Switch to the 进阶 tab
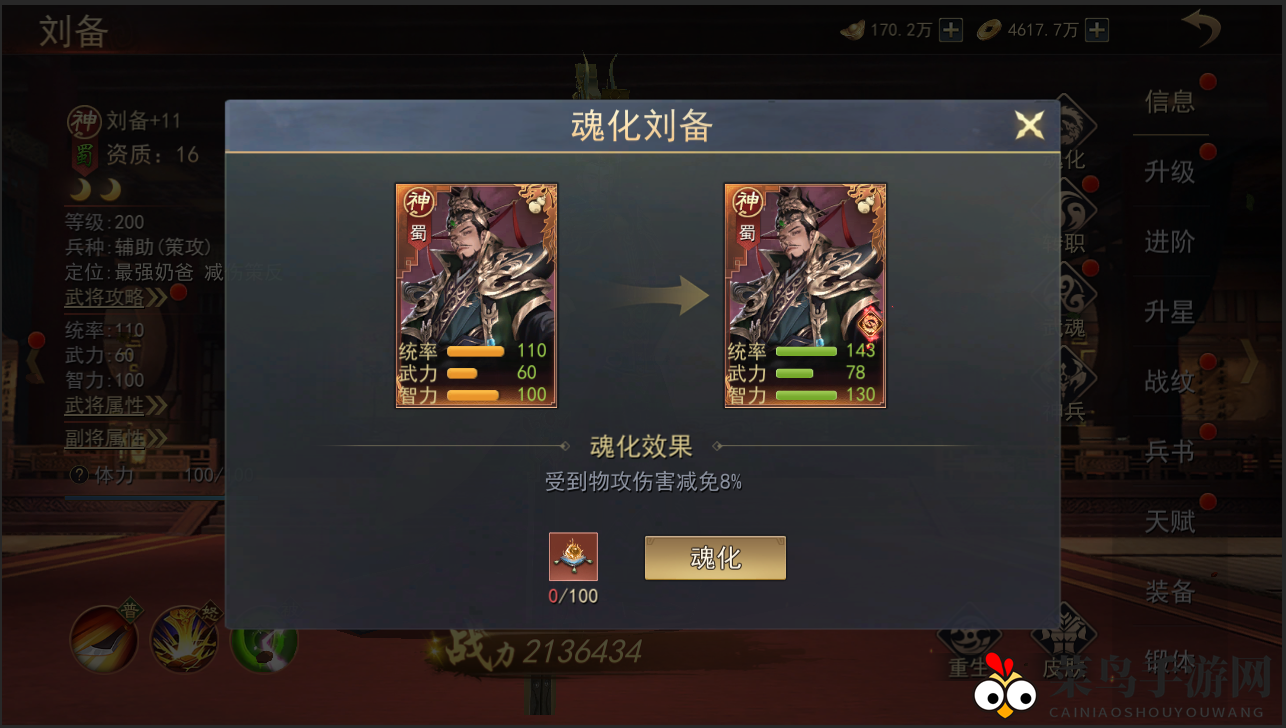 click(1170, 243)
